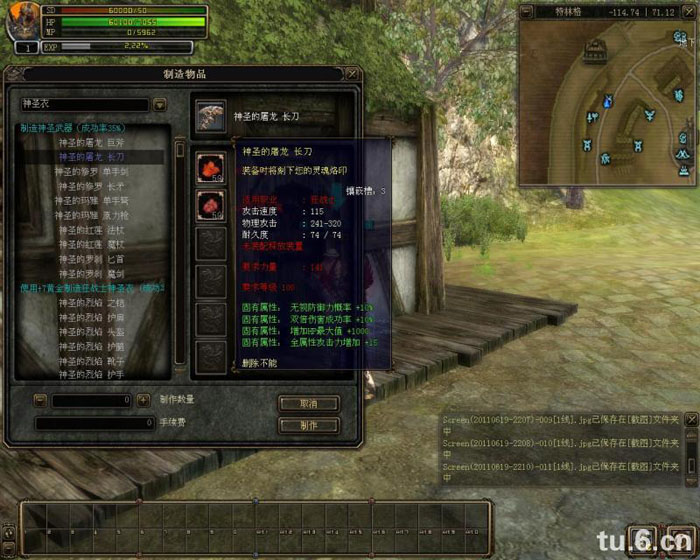
Task: Pick 神圣的玛雅 单手弩 recipe
Action: (x=91, y=200)
